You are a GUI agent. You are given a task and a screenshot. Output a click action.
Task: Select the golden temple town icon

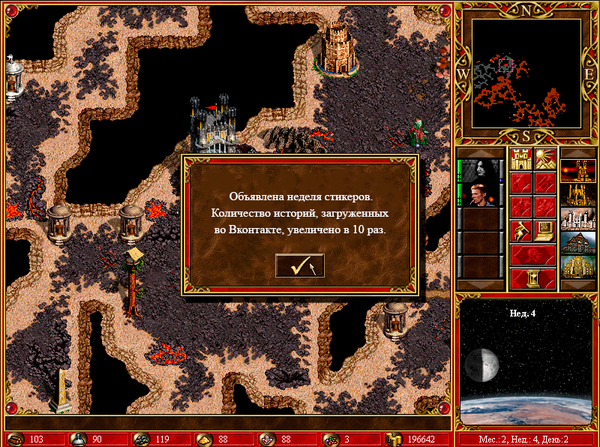578,267
